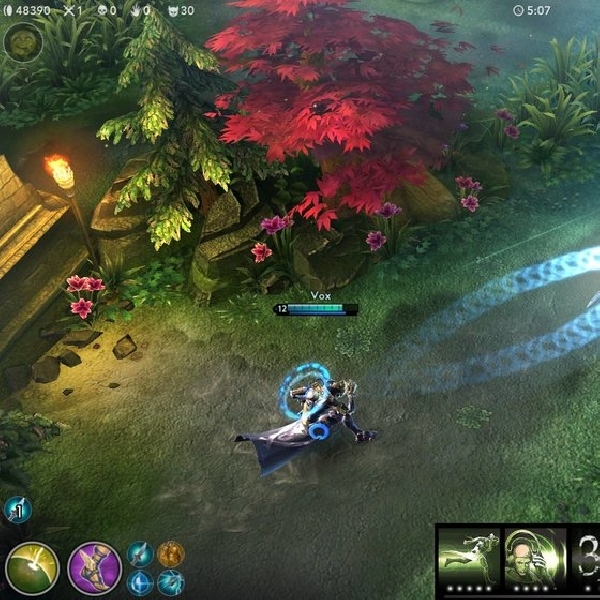Select the blue crossbow item slot
The height and width of the screenshot is (600, 600).
171,583
